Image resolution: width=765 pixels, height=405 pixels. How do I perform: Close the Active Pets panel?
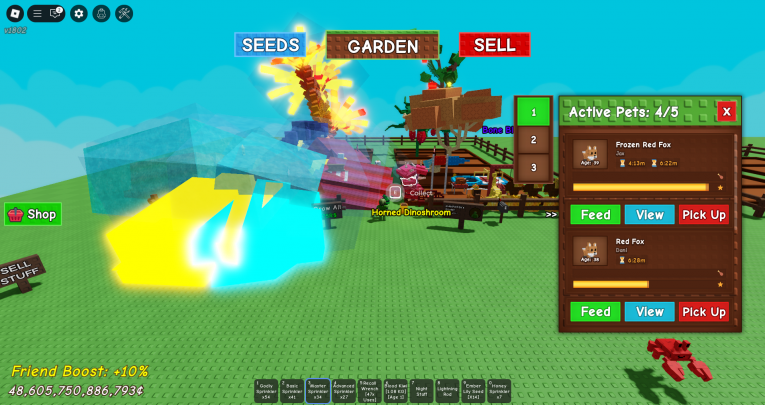(726, 112)
